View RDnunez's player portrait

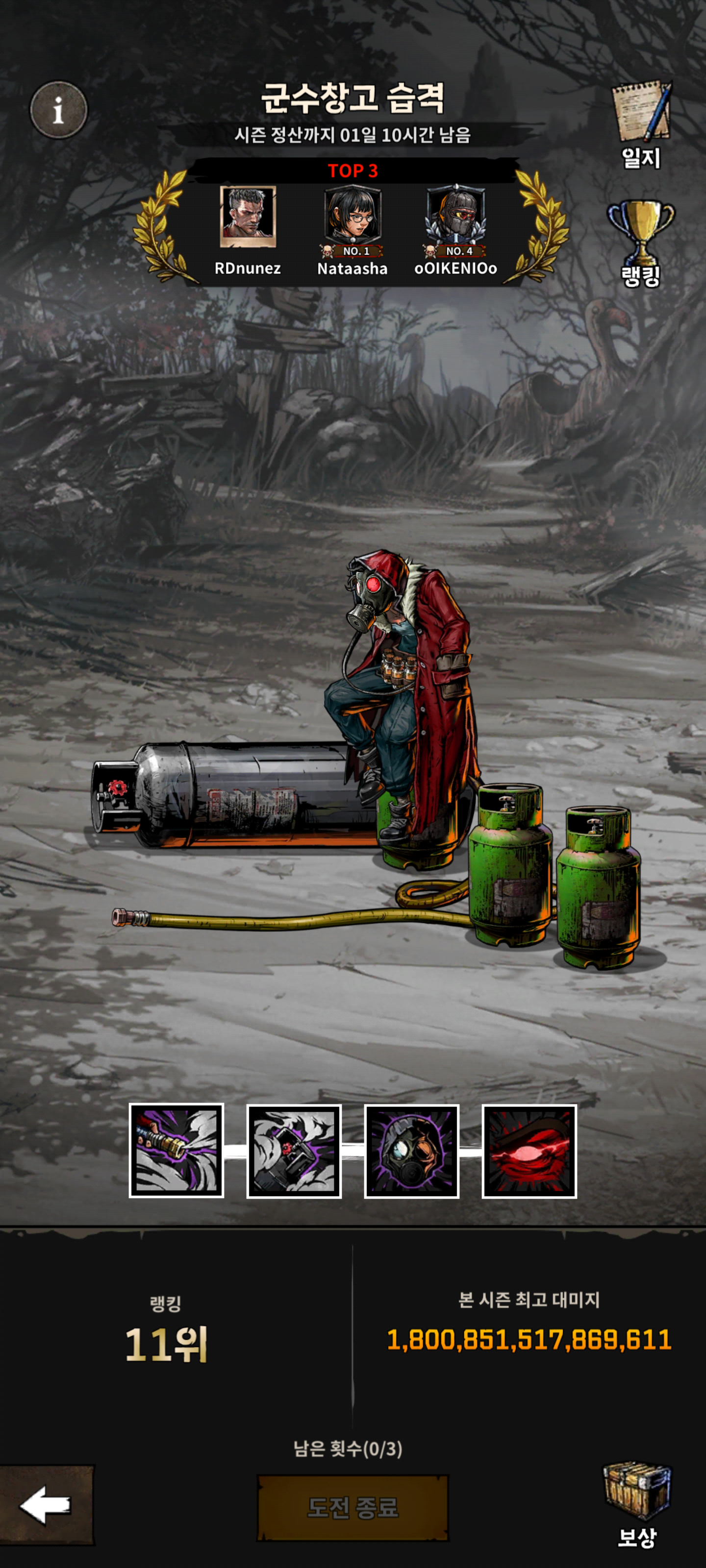248,217
